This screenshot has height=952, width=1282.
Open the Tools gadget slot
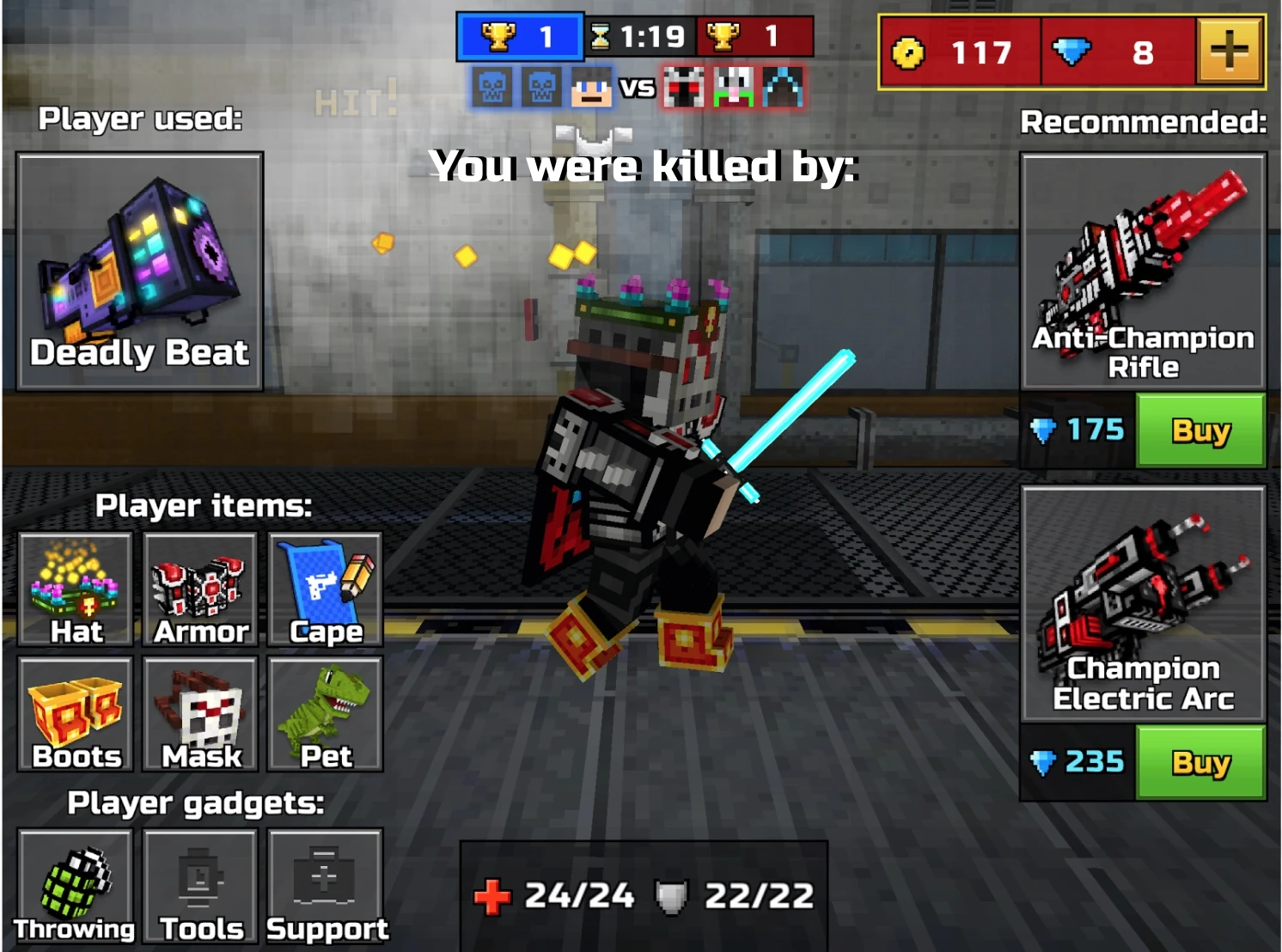click(x=199, y=885)
